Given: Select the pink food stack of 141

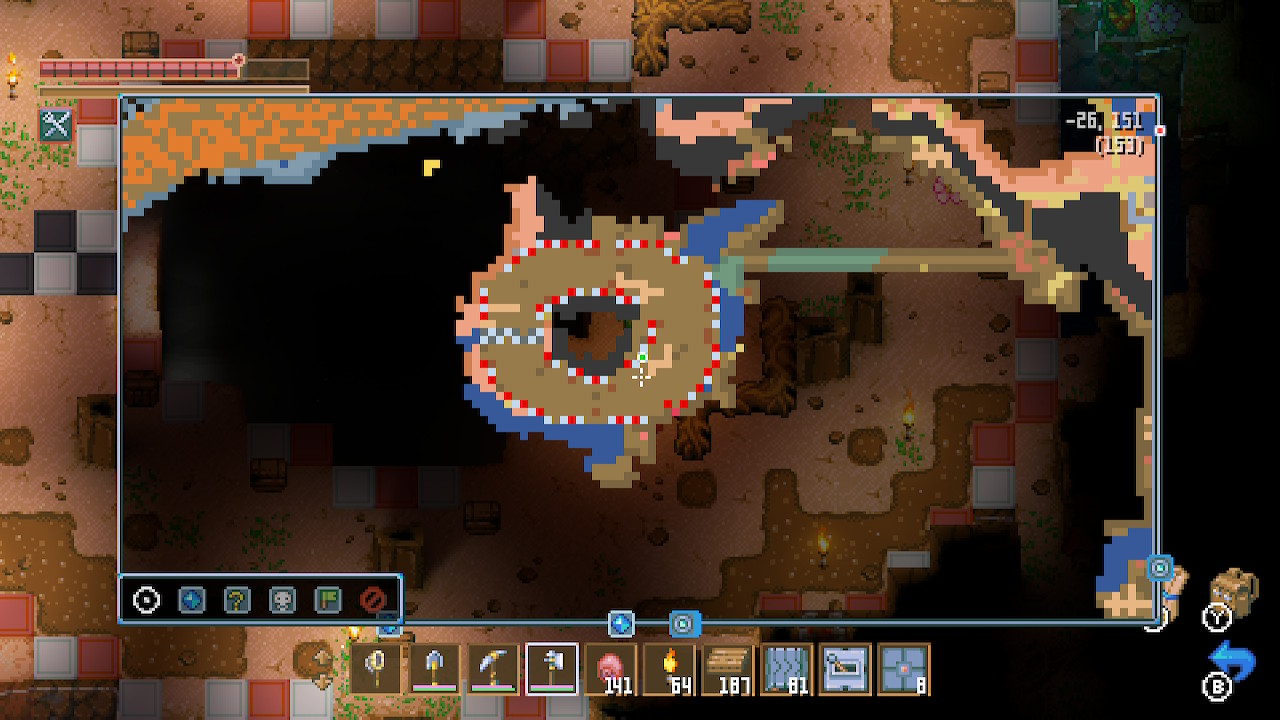Looking at the screenshot, I should (610, 667).
